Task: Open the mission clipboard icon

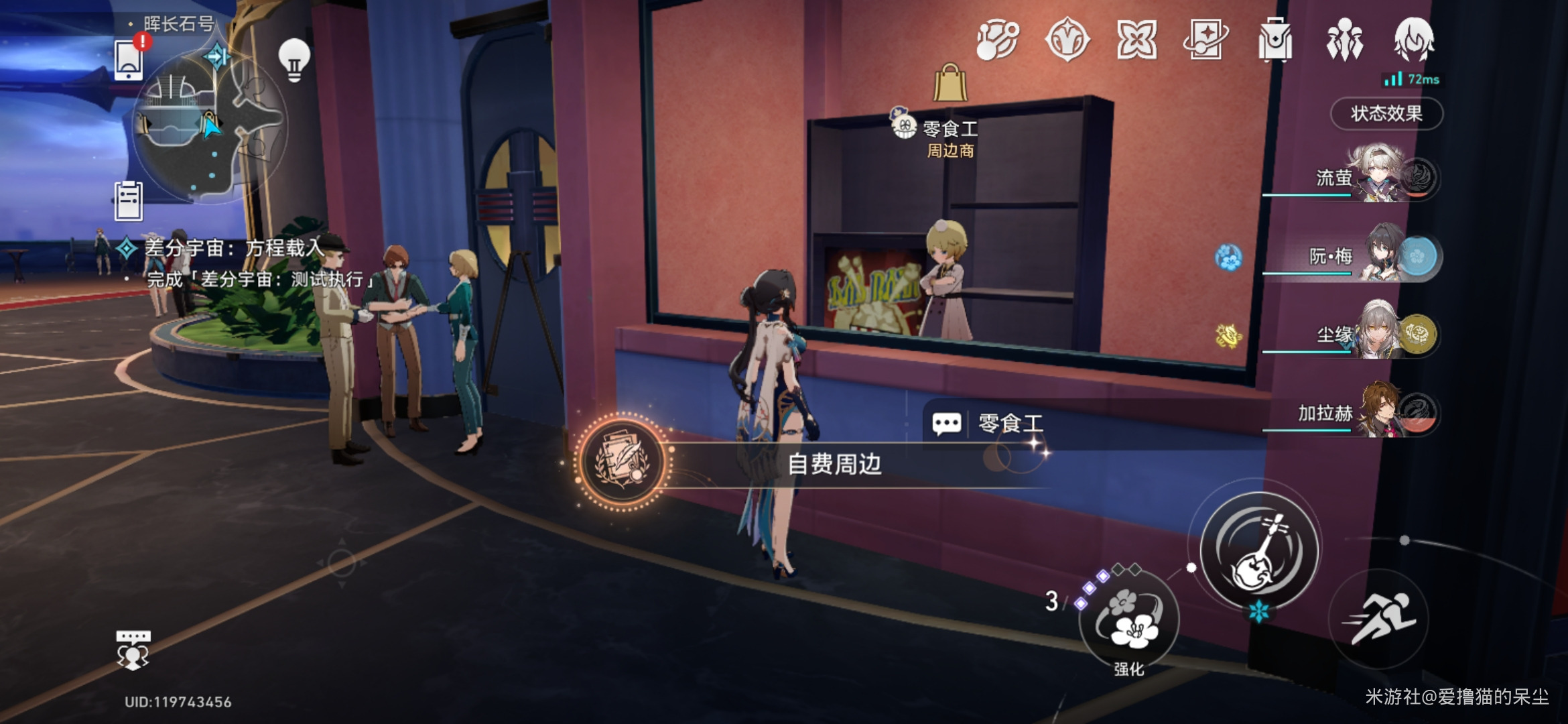Action: [x=129, y=200]
